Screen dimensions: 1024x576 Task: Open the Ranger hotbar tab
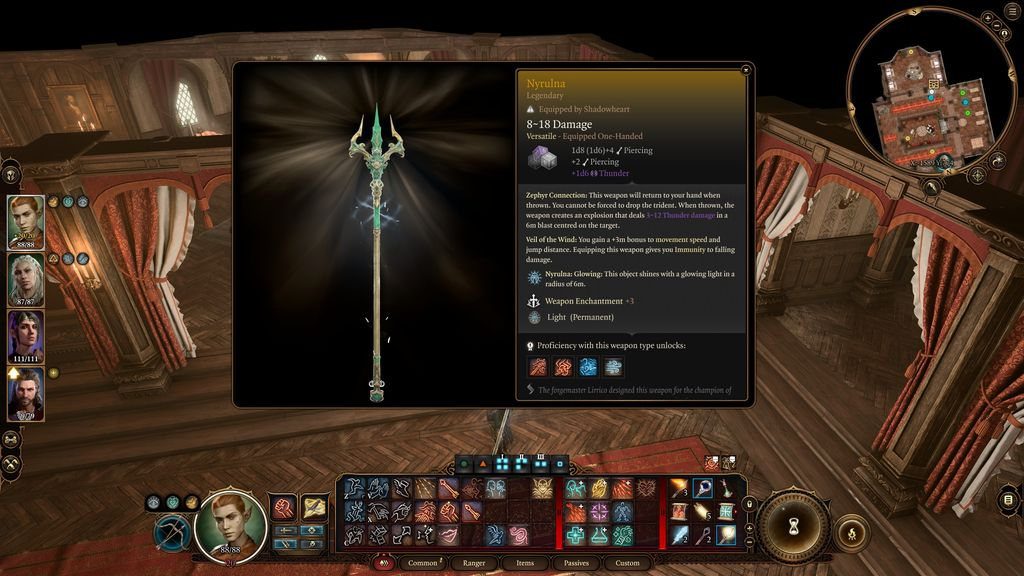pos(474,563)
